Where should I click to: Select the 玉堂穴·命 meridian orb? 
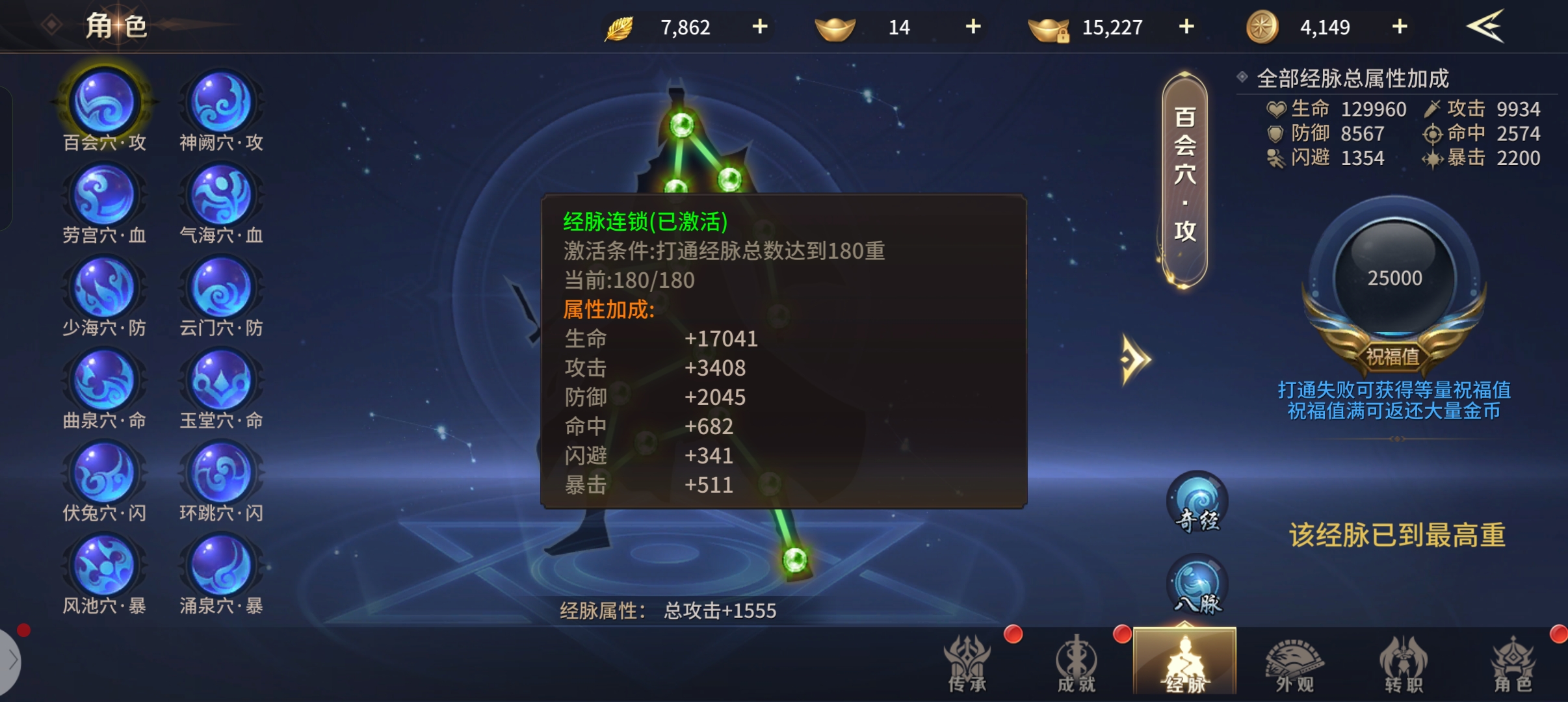click(221, 382)
